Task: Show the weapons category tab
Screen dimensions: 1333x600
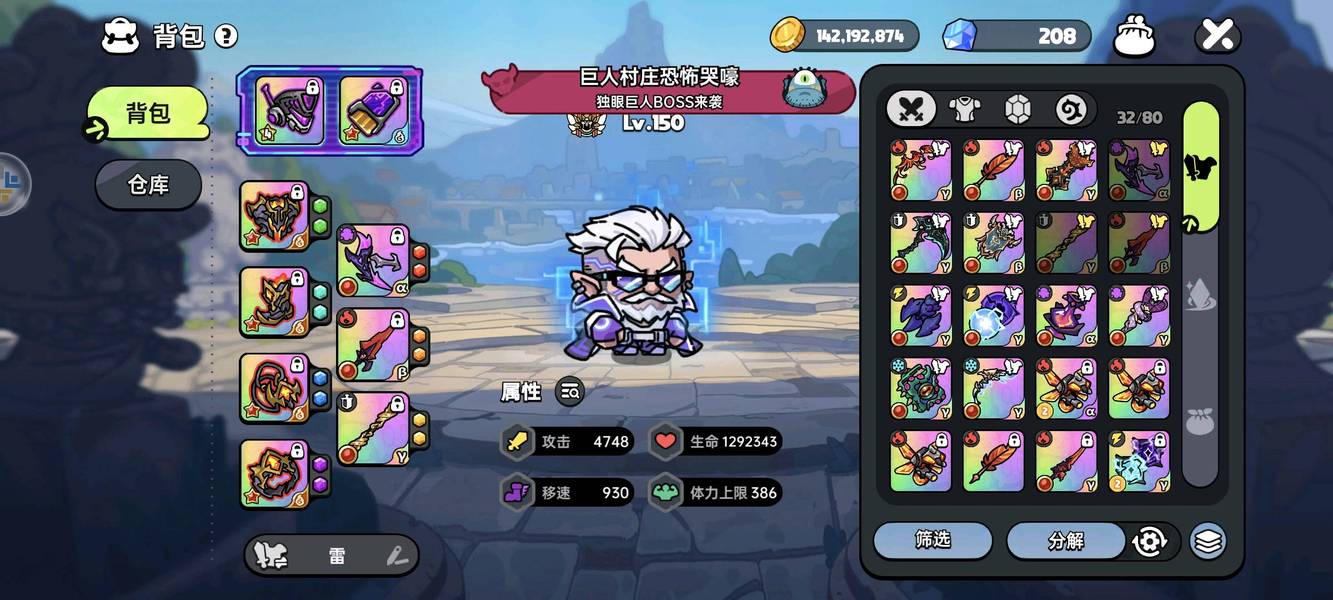Action: (911, 110)
